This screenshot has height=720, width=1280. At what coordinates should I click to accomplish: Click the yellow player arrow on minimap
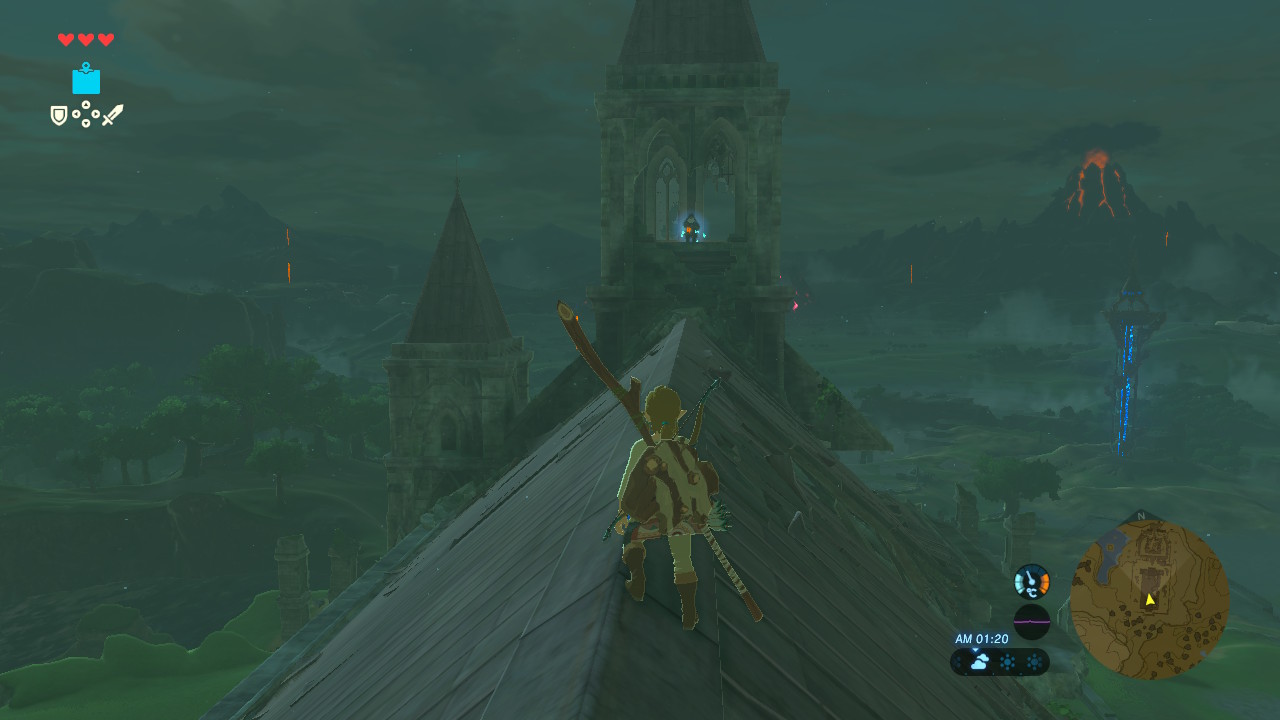point(1150,599)
